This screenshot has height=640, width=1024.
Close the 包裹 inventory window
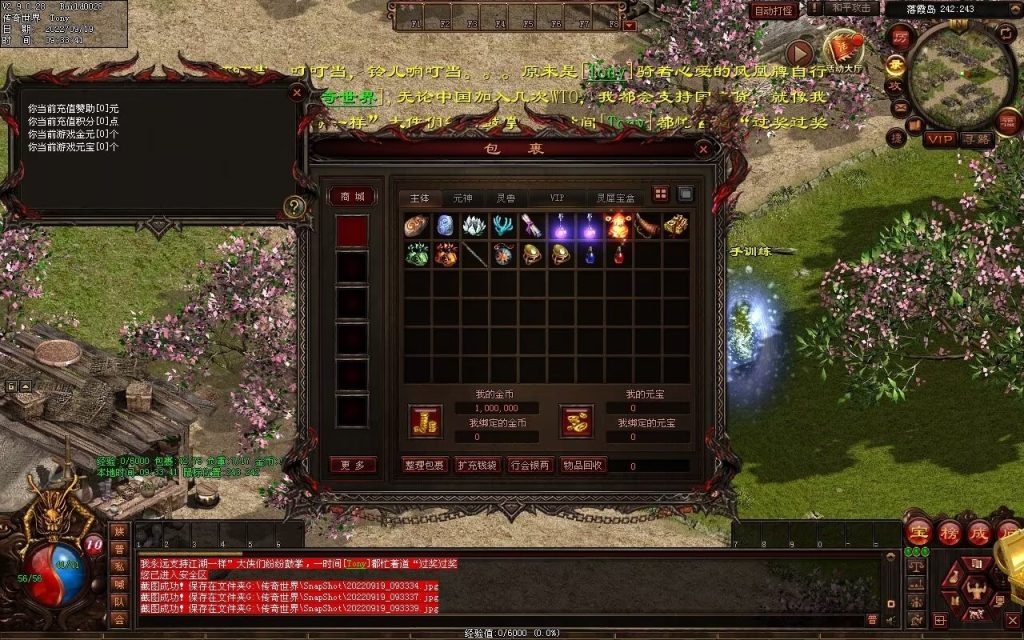tap(704, 149)
